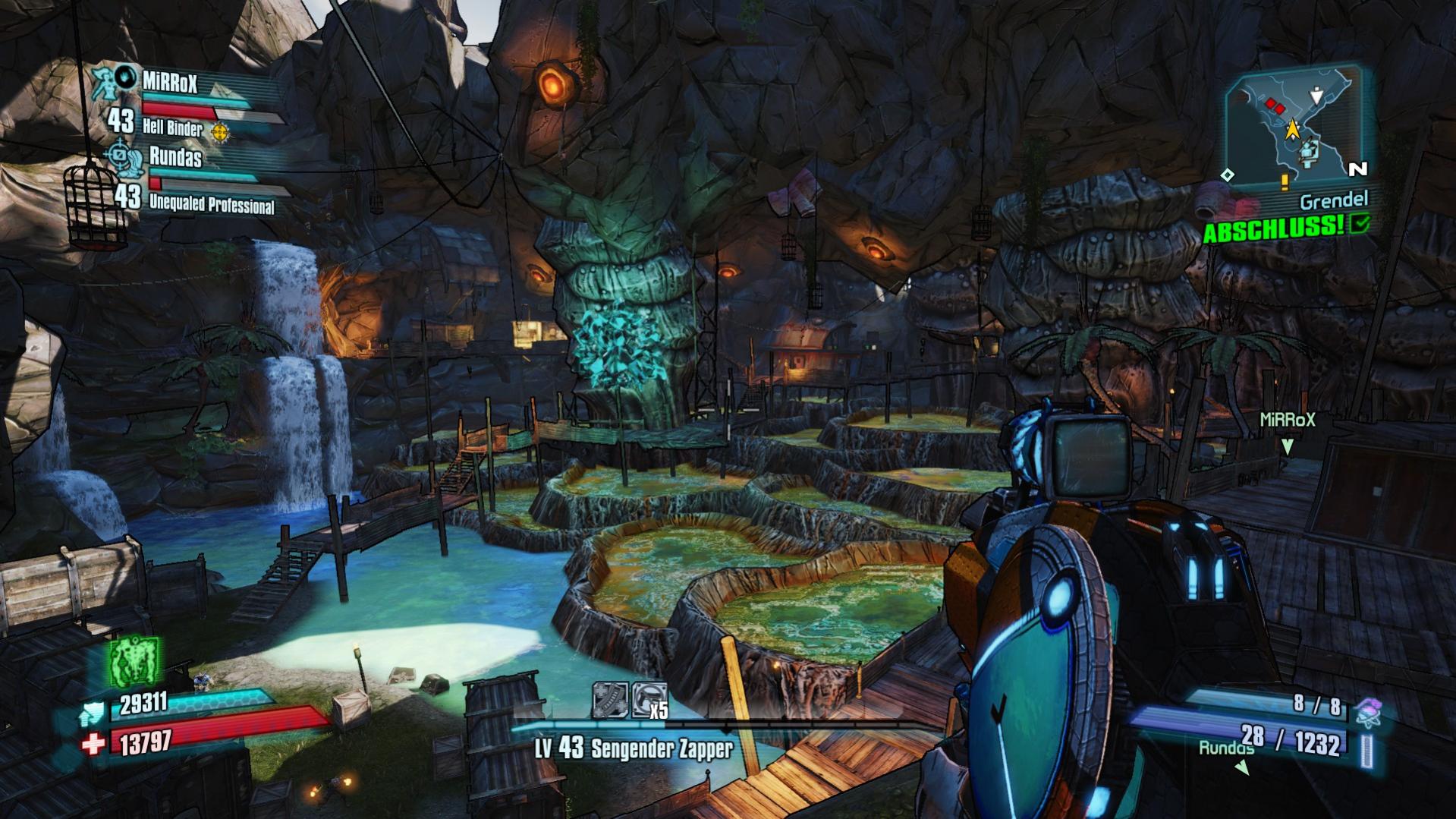Viewport: 1456px width, 819px height.
Task: Activate the green action skill icon
Action: click(134, 660)
